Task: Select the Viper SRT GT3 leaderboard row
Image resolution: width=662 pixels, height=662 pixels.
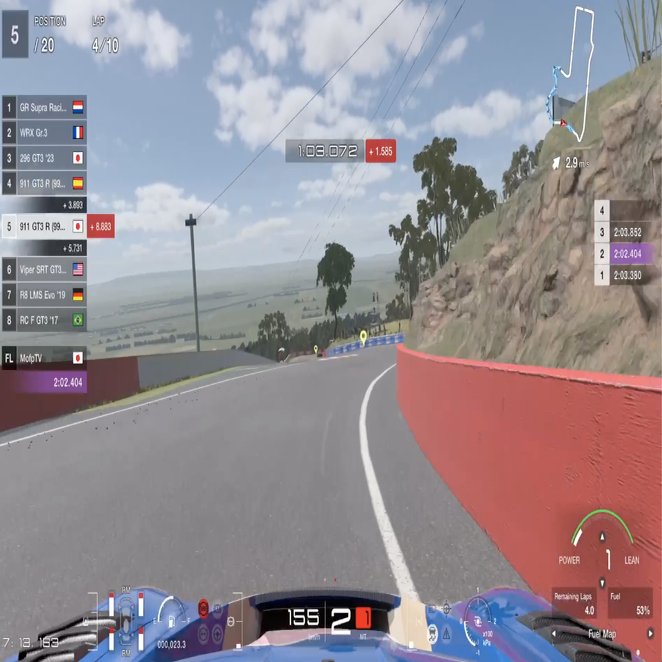Action: (45, 269)
